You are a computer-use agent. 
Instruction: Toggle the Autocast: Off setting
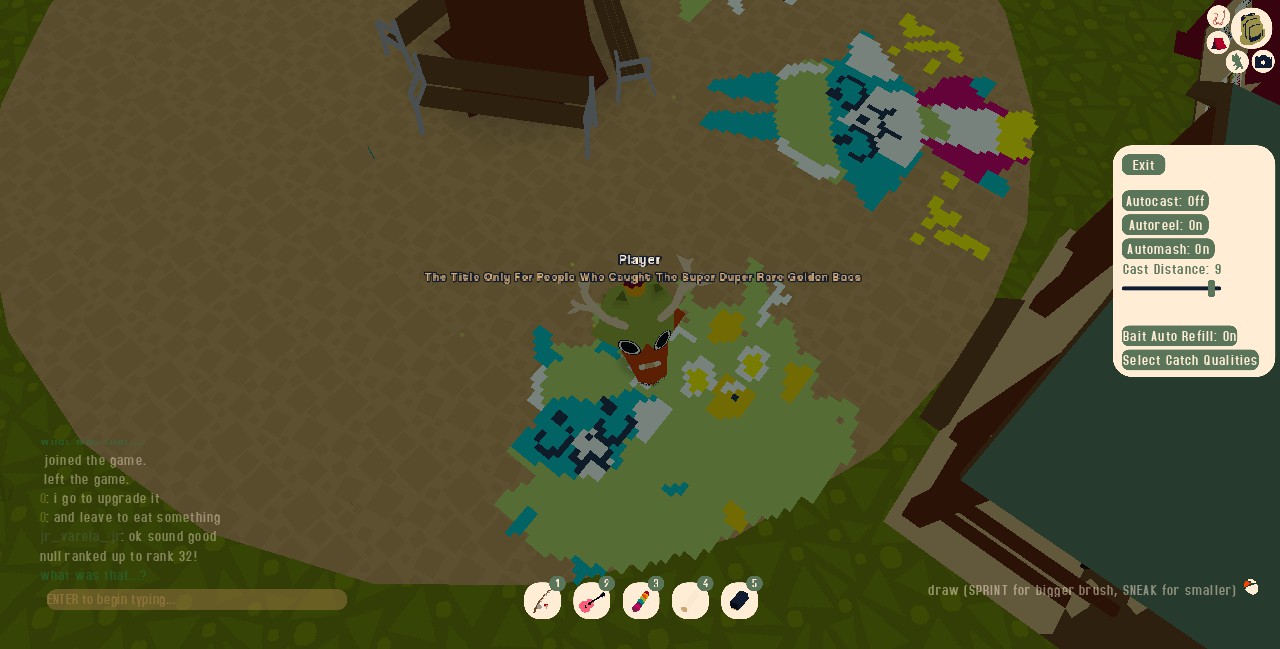1165,201
